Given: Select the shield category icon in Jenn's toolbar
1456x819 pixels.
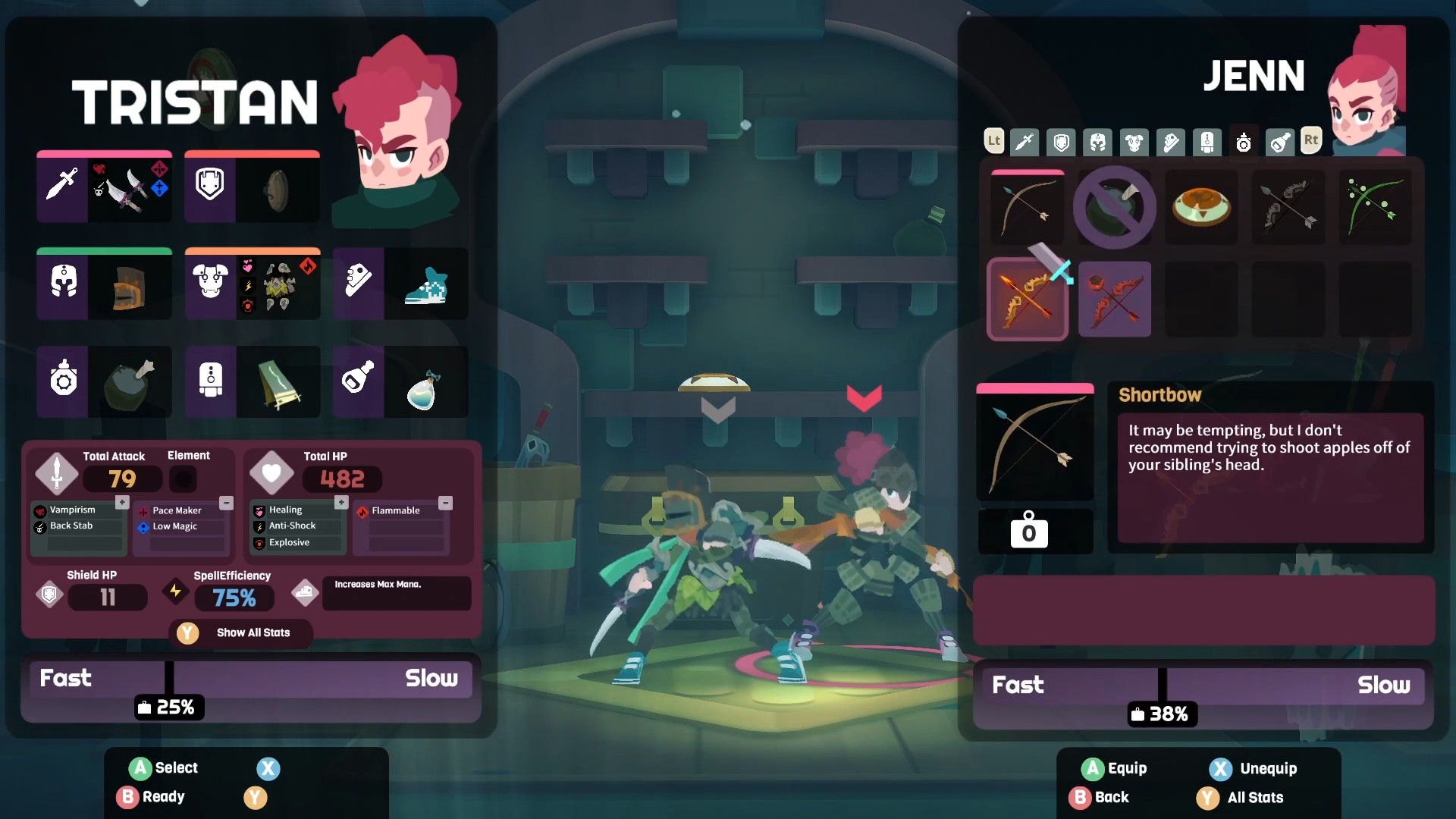Looking at the screenshot, I should pyautogui.click(x=1062, y=142).
